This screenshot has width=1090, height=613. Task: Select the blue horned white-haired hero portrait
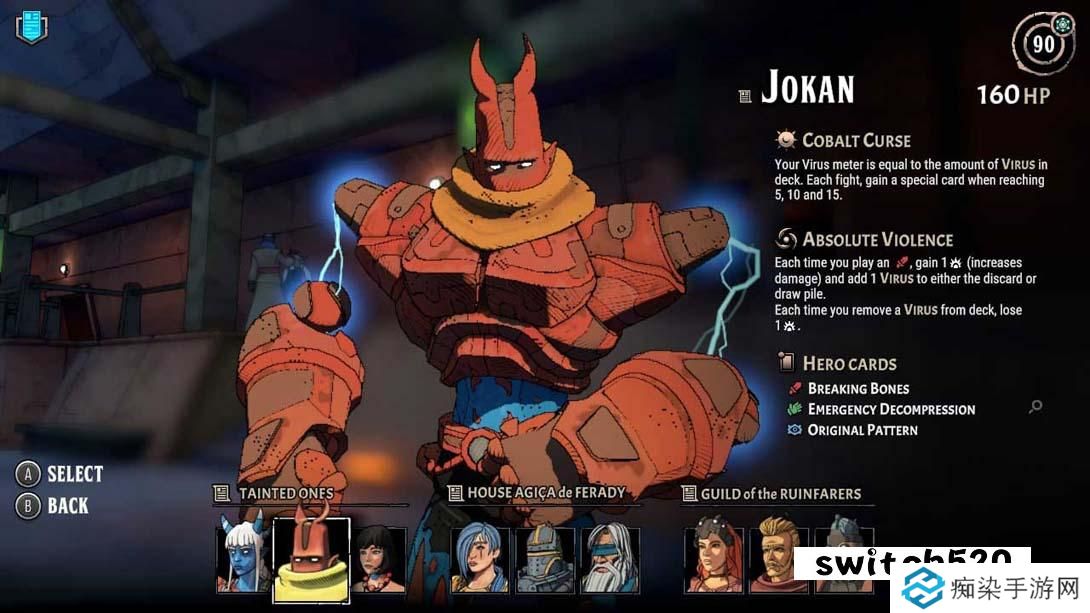point(242,559)
